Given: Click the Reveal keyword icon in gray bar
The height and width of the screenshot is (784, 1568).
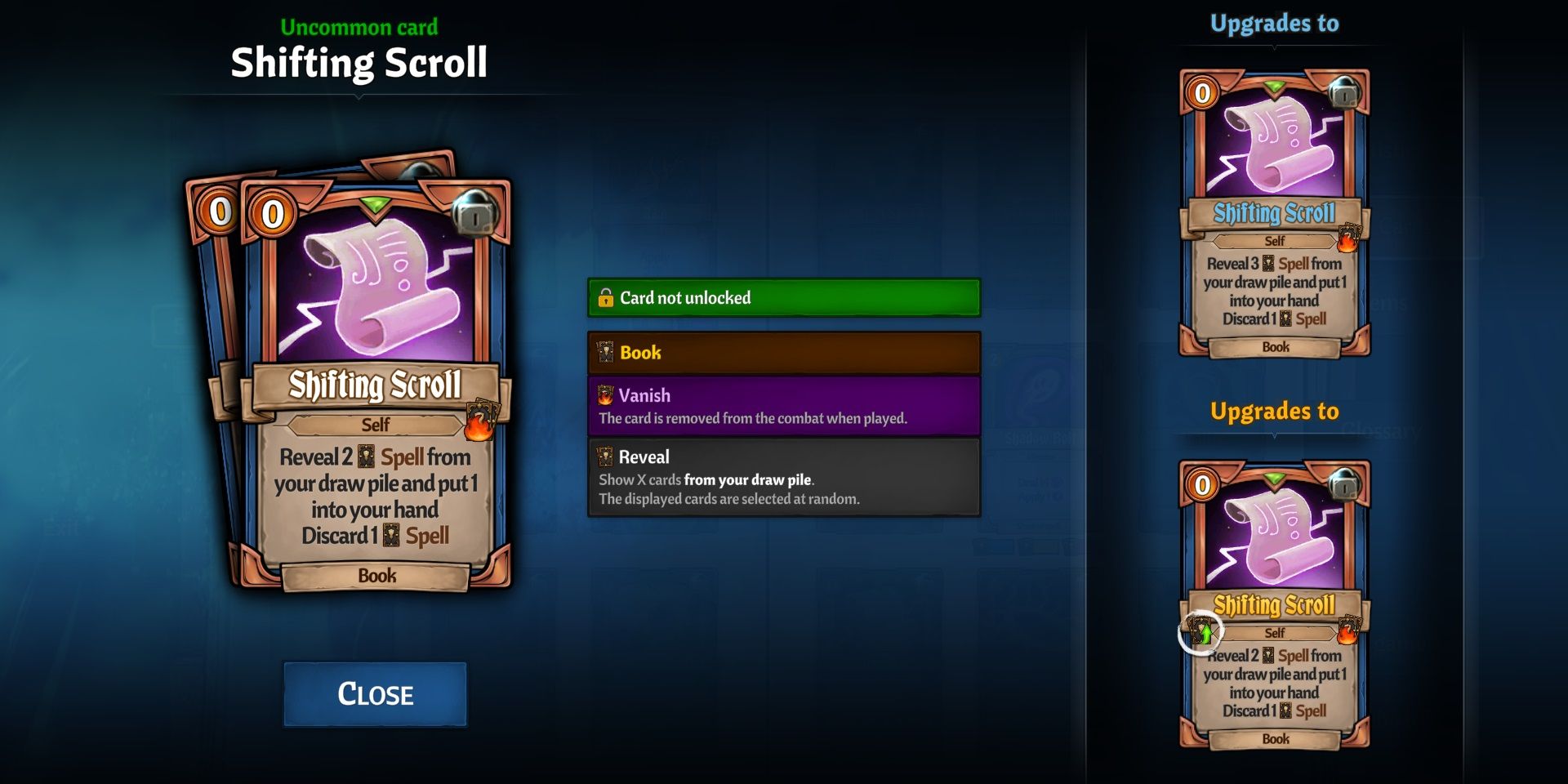Looking at the screenshot, I should coord(605,457).
